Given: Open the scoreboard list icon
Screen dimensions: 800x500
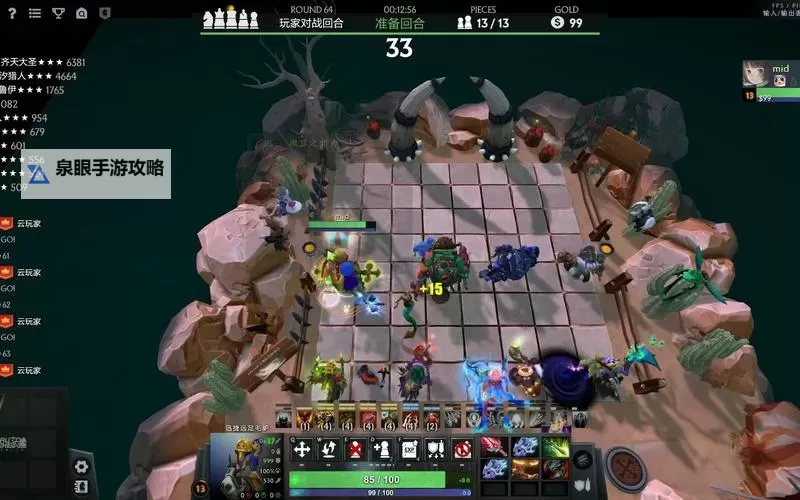Looking at the screenshot, I should [x=35, y=13].
